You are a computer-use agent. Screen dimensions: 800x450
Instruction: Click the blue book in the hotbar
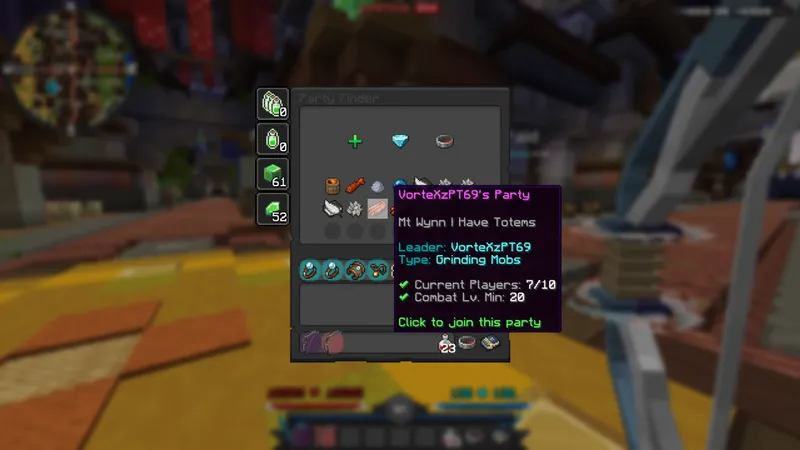point(491,344)
